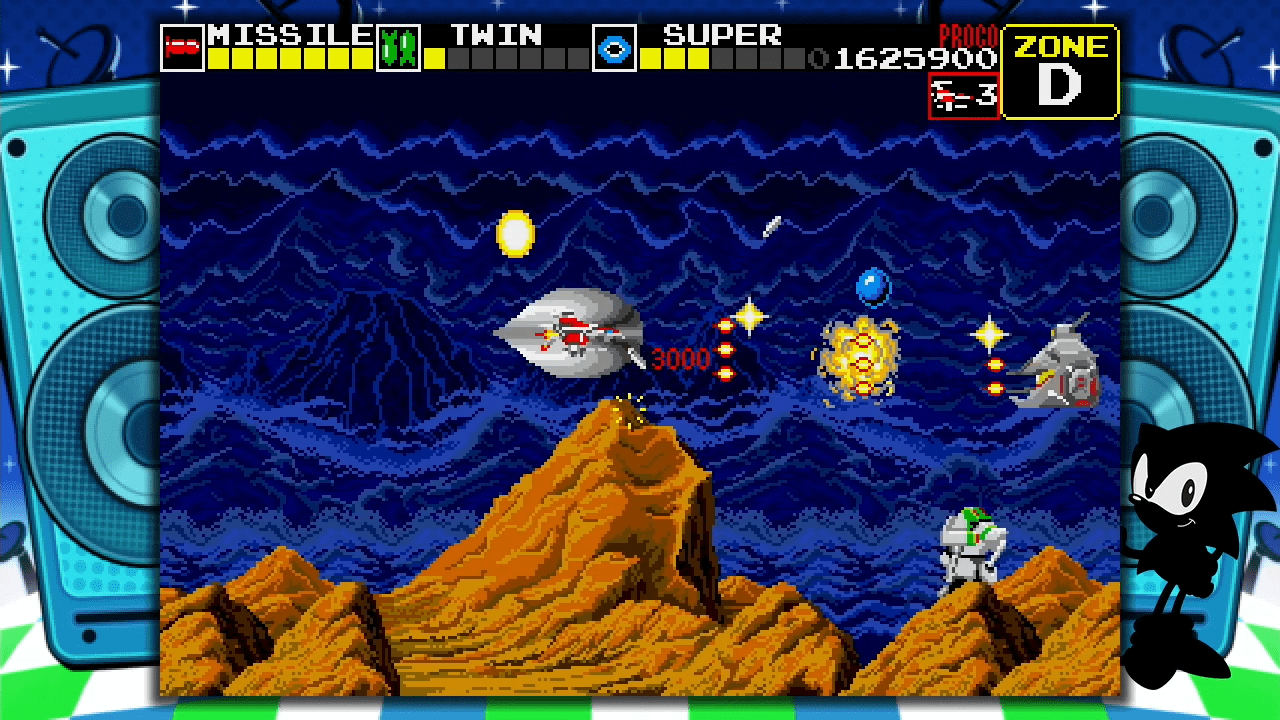Select the SUPER weapon icon
Viewport: 1280px width, 720px height.
click(613, 48)
